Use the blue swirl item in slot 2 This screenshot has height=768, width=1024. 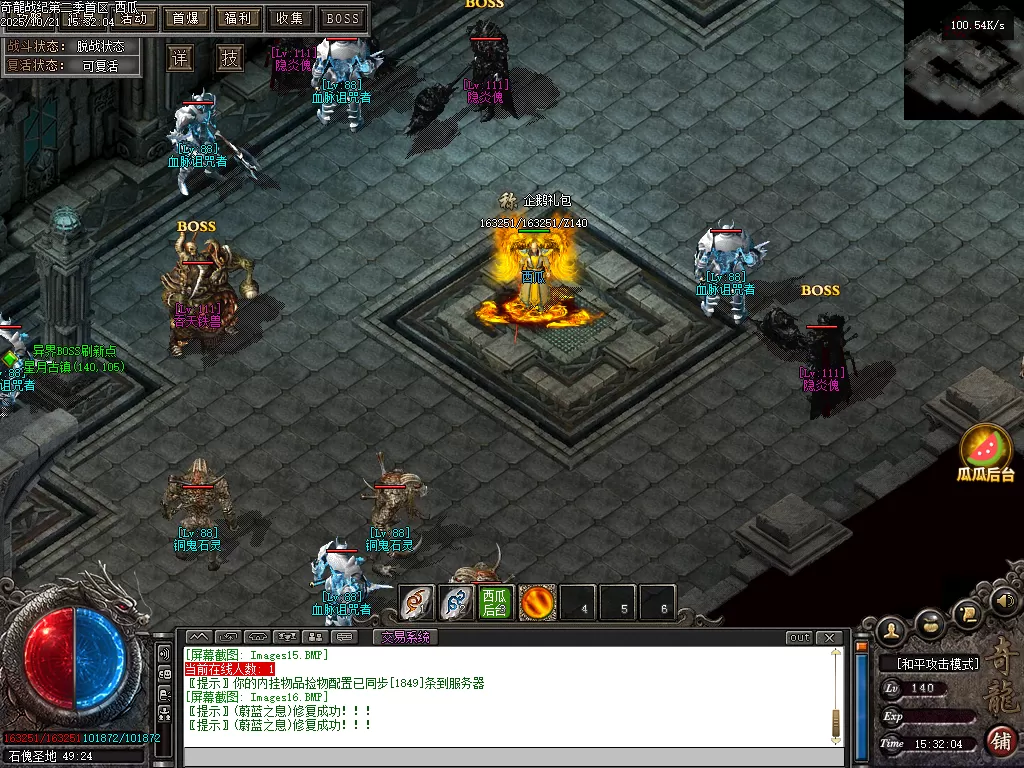point(456,603)
